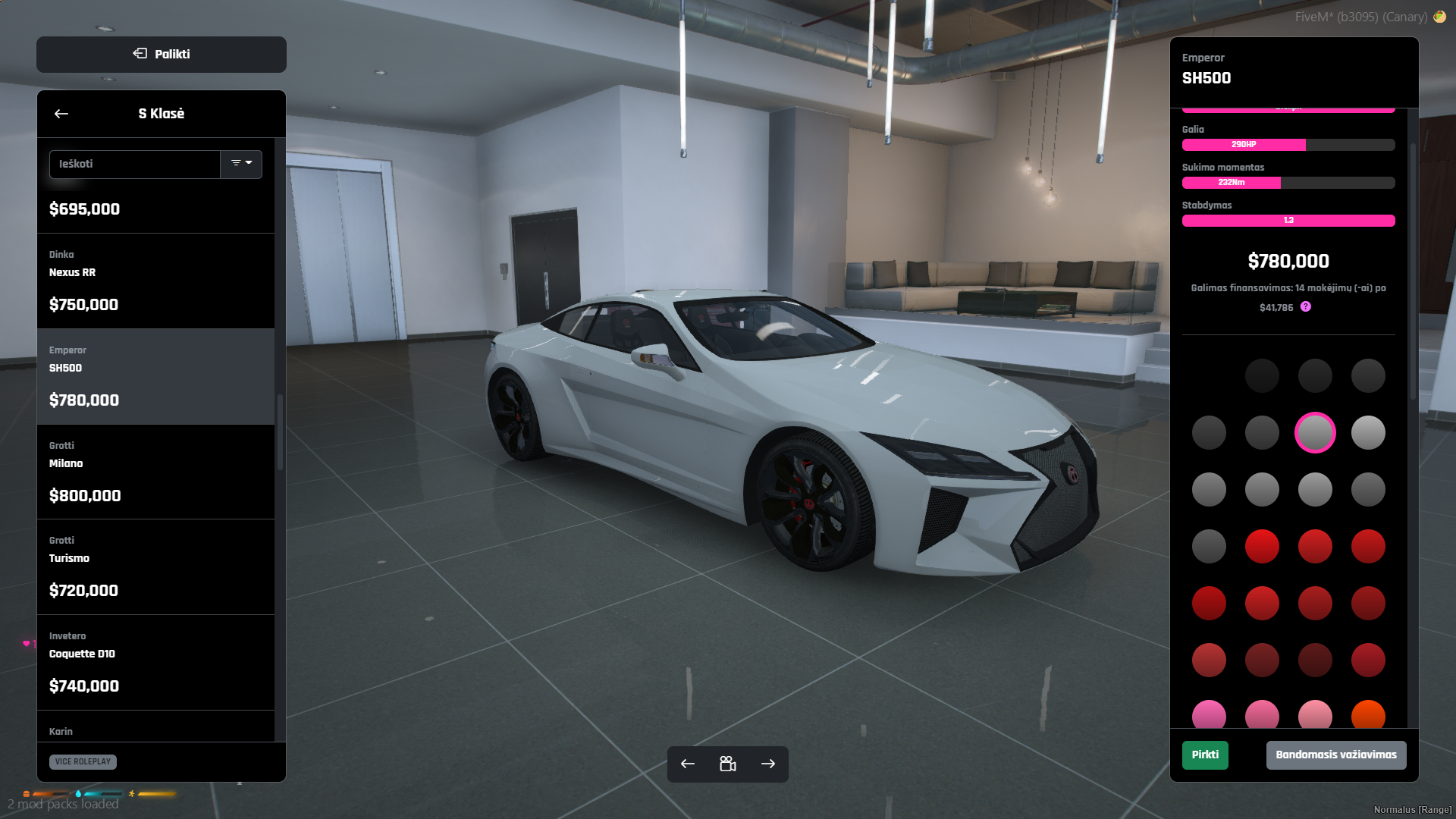Start a test drive with Bandomasis važiavimas

pyautogui.click(x=1335, y=755)
